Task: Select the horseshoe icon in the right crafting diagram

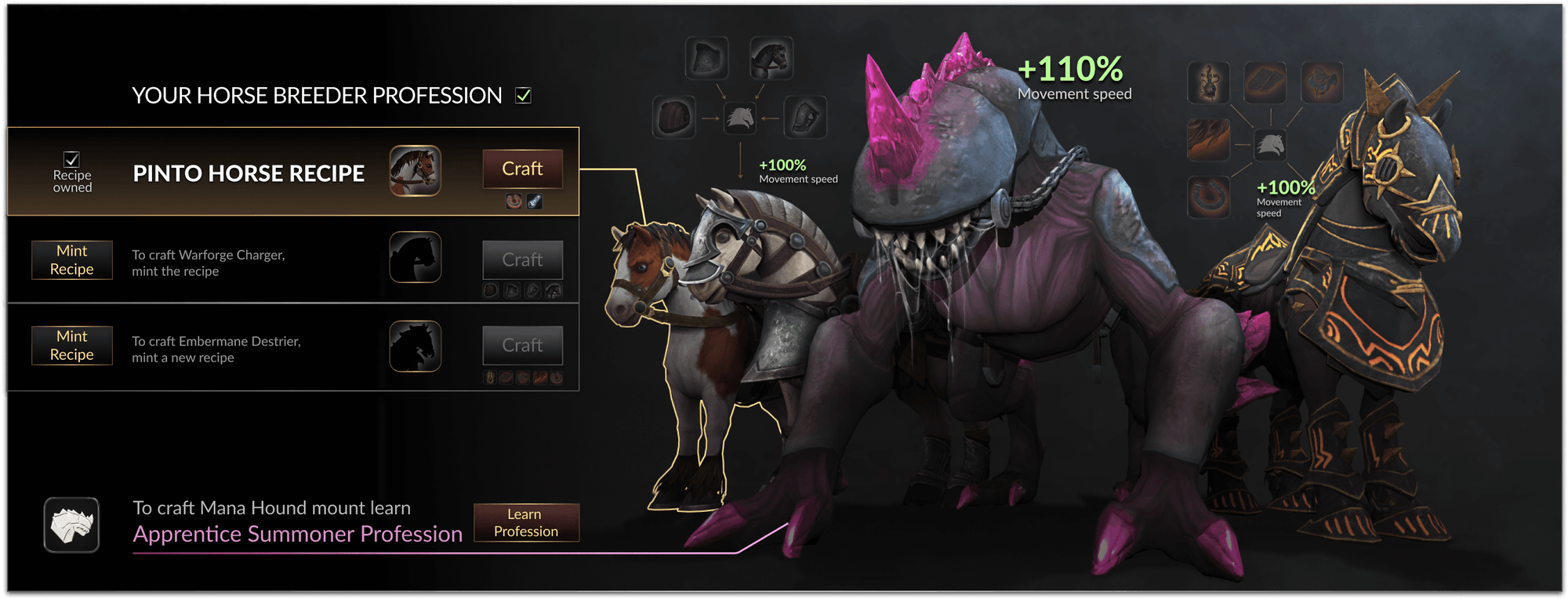Action: 1207,198
